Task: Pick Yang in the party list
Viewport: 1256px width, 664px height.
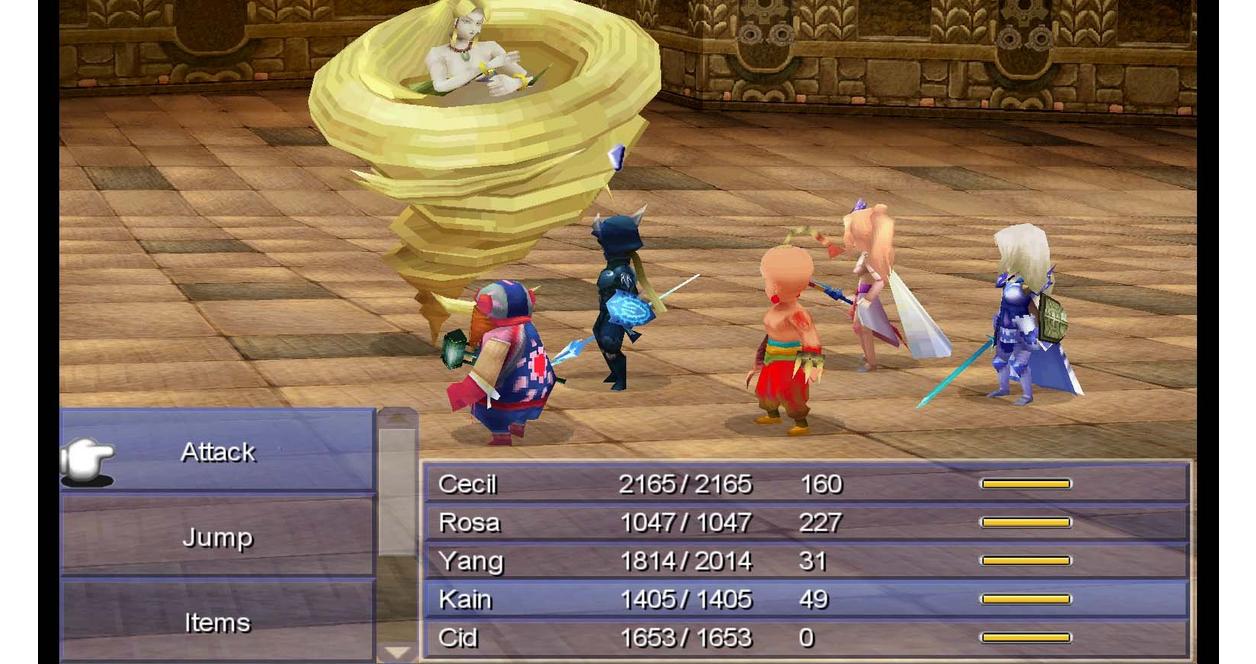Action: tap(805, 561)
